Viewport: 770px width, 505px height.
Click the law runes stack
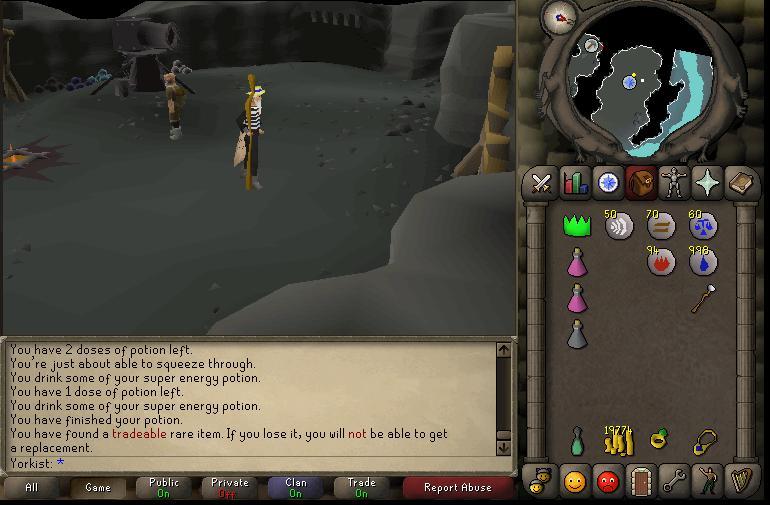703,226
